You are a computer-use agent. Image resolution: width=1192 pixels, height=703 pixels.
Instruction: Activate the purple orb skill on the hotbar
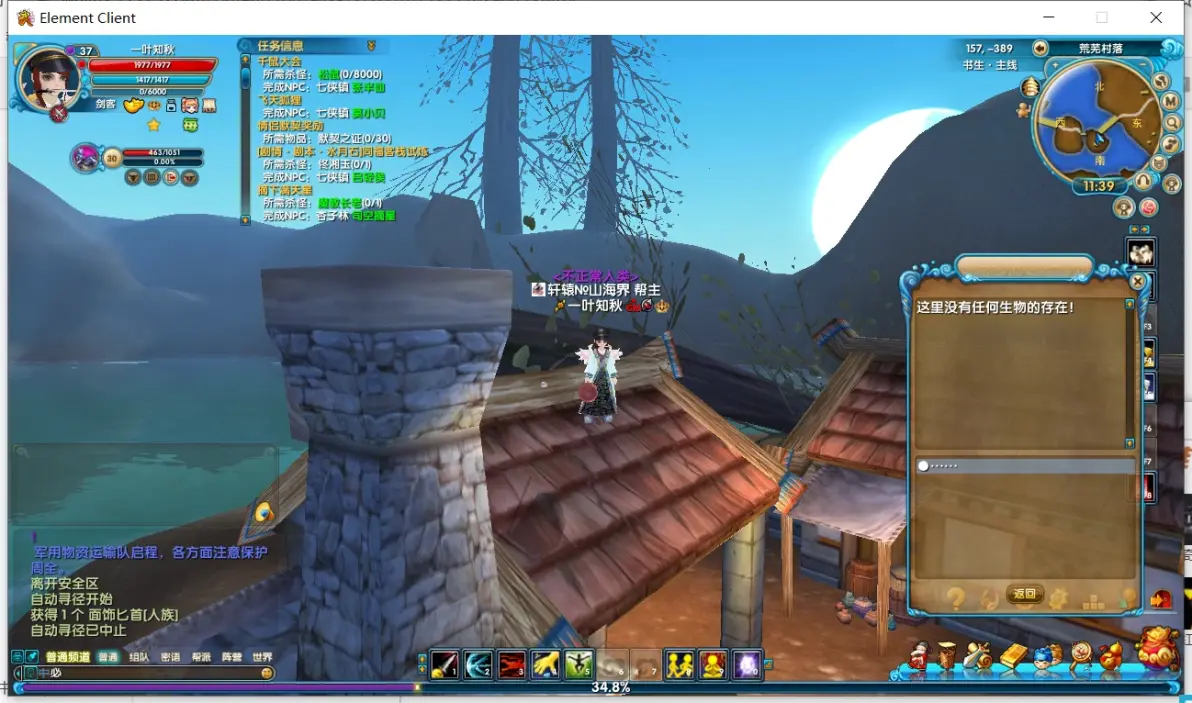tap(747, 663)
